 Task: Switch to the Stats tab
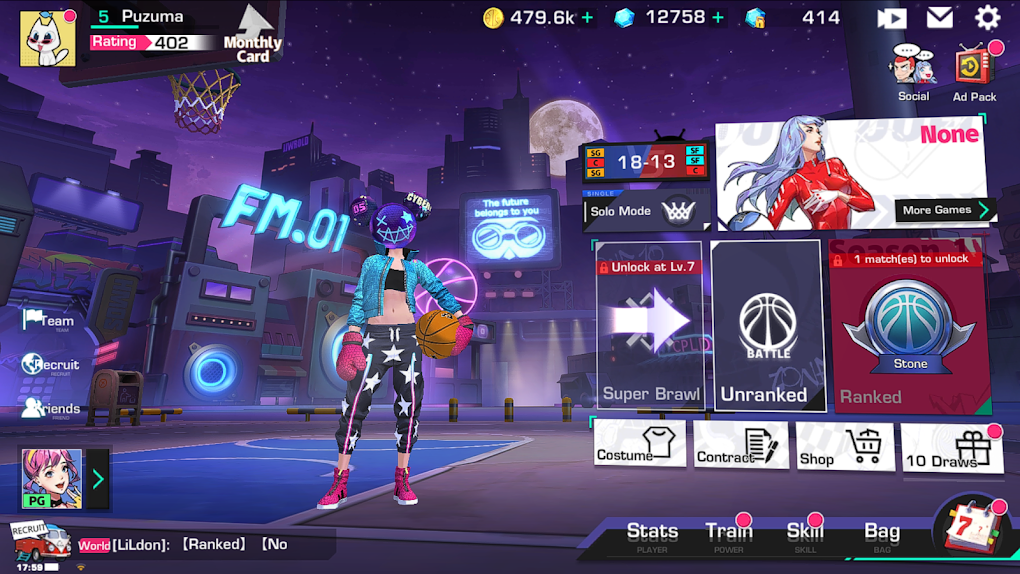652,535
